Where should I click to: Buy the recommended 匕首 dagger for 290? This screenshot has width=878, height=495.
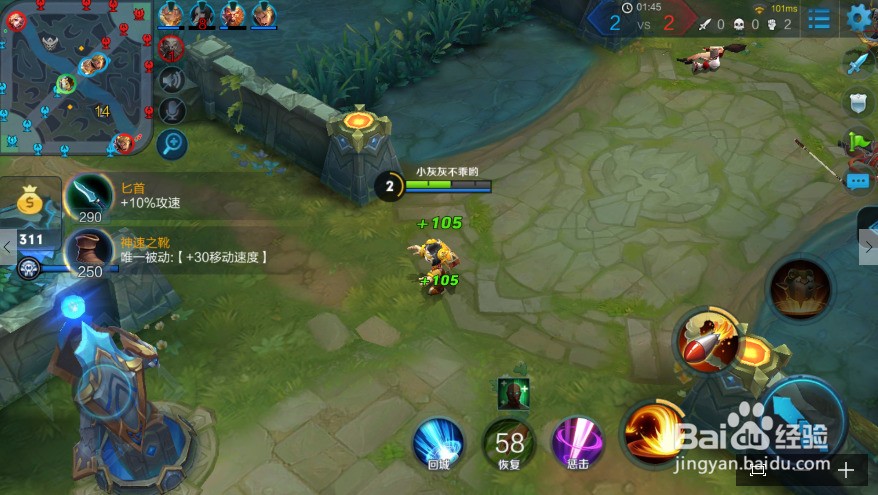click(89, 195)
